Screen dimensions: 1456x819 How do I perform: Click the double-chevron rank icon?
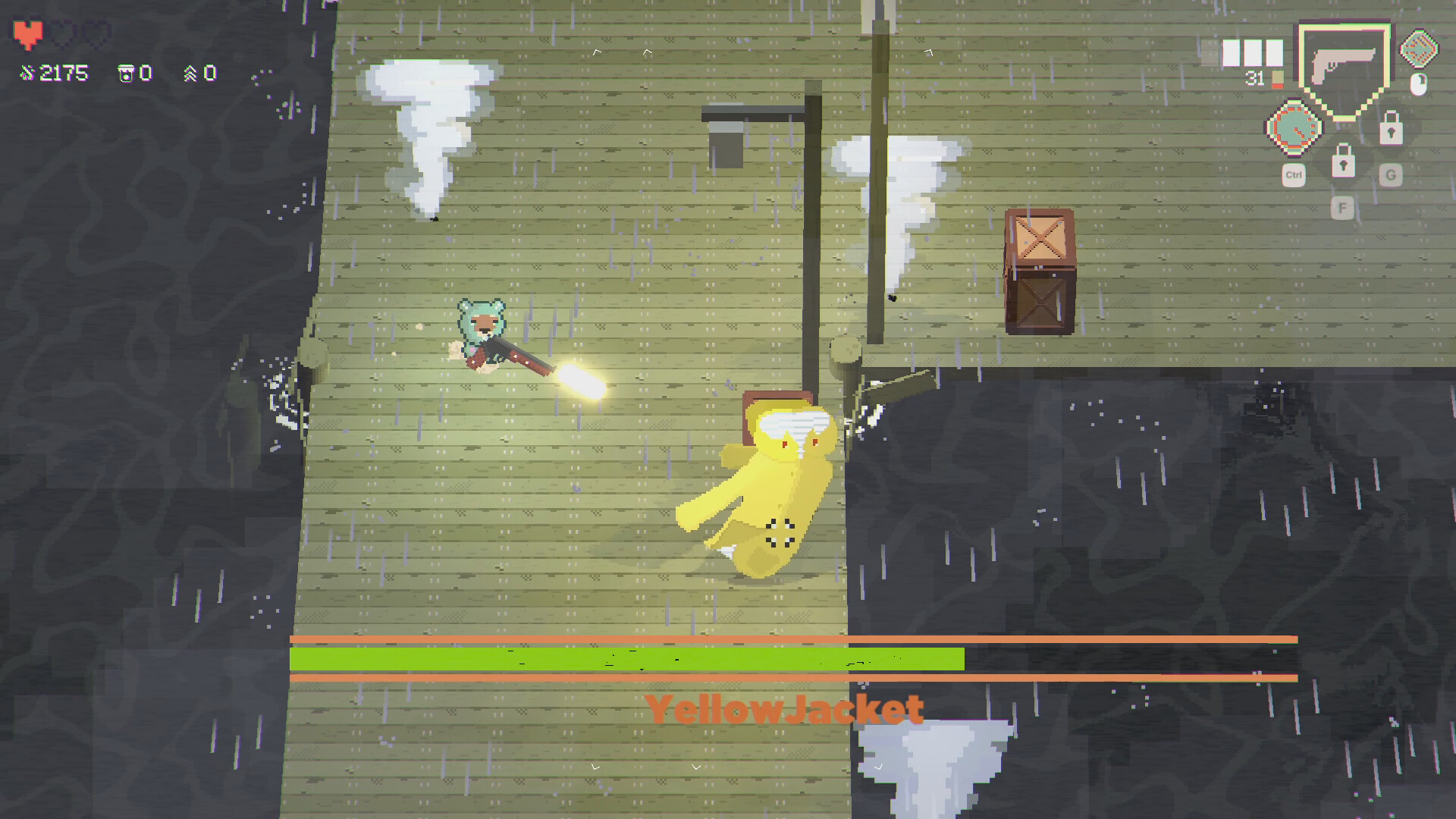193,72
